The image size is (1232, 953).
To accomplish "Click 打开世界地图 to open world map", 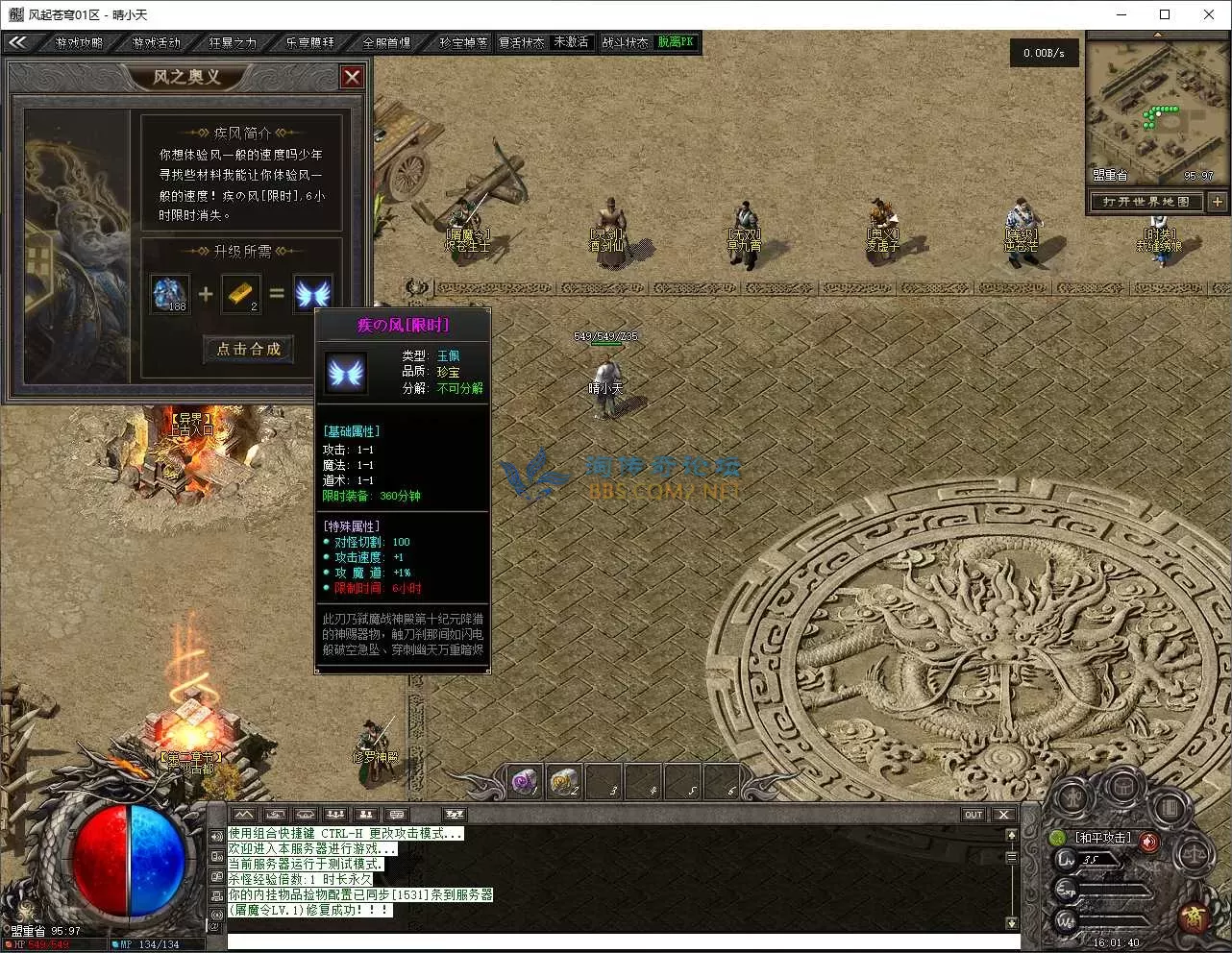I will pyautogui.click(x=1146, y=202).
